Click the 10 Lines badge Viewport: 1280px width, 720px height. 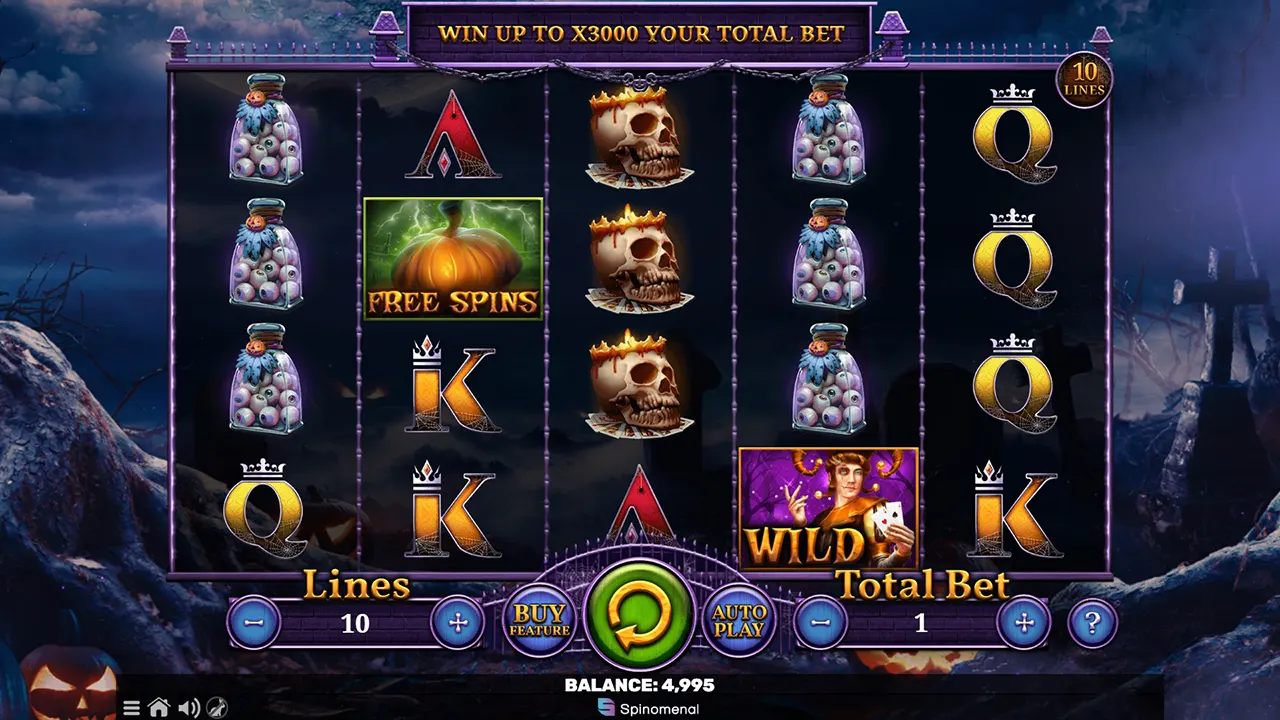pyautogui.click(x=1084, y=81)
